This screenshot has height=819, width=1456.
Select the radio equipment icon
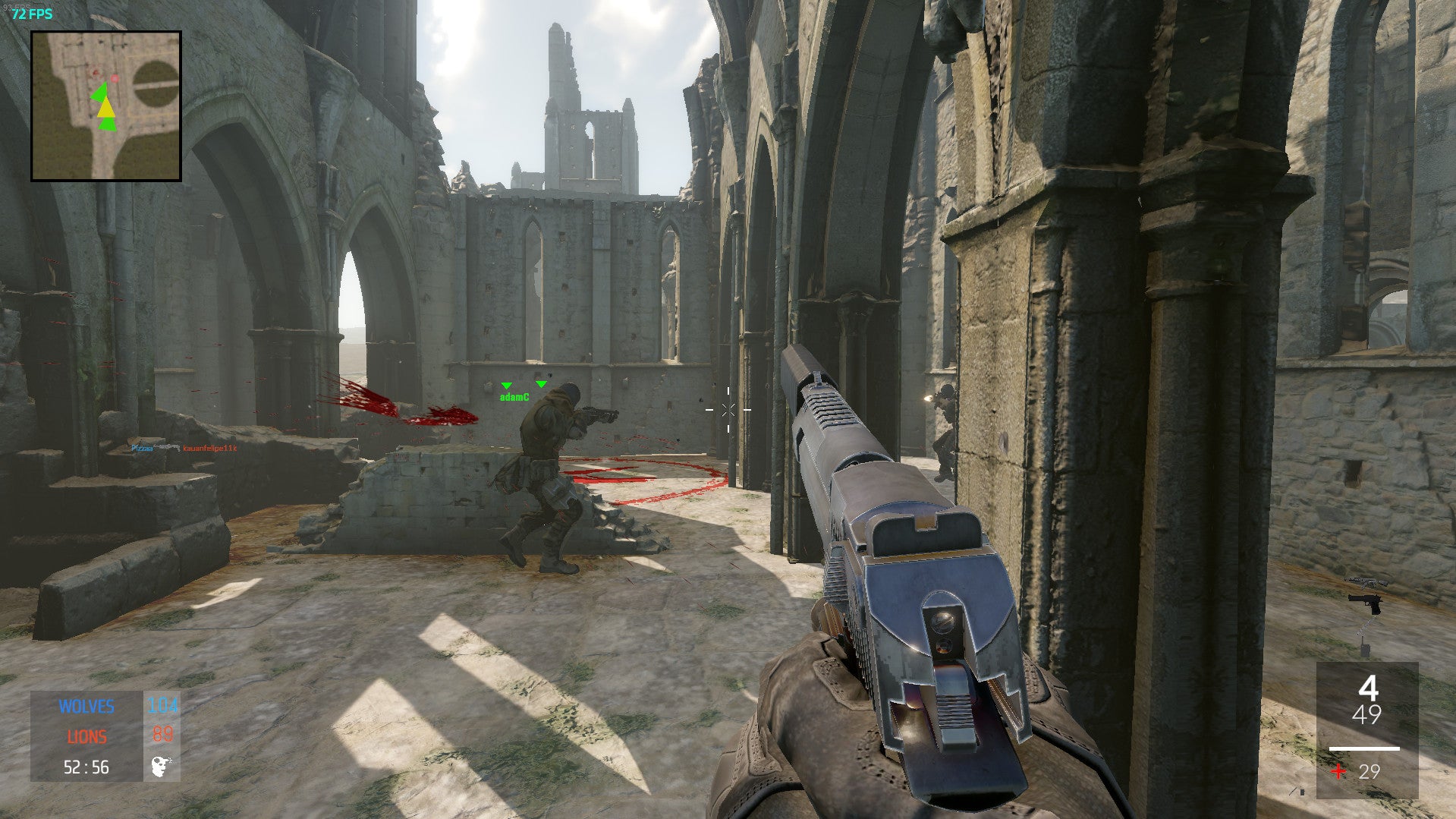coord(1363,645)
